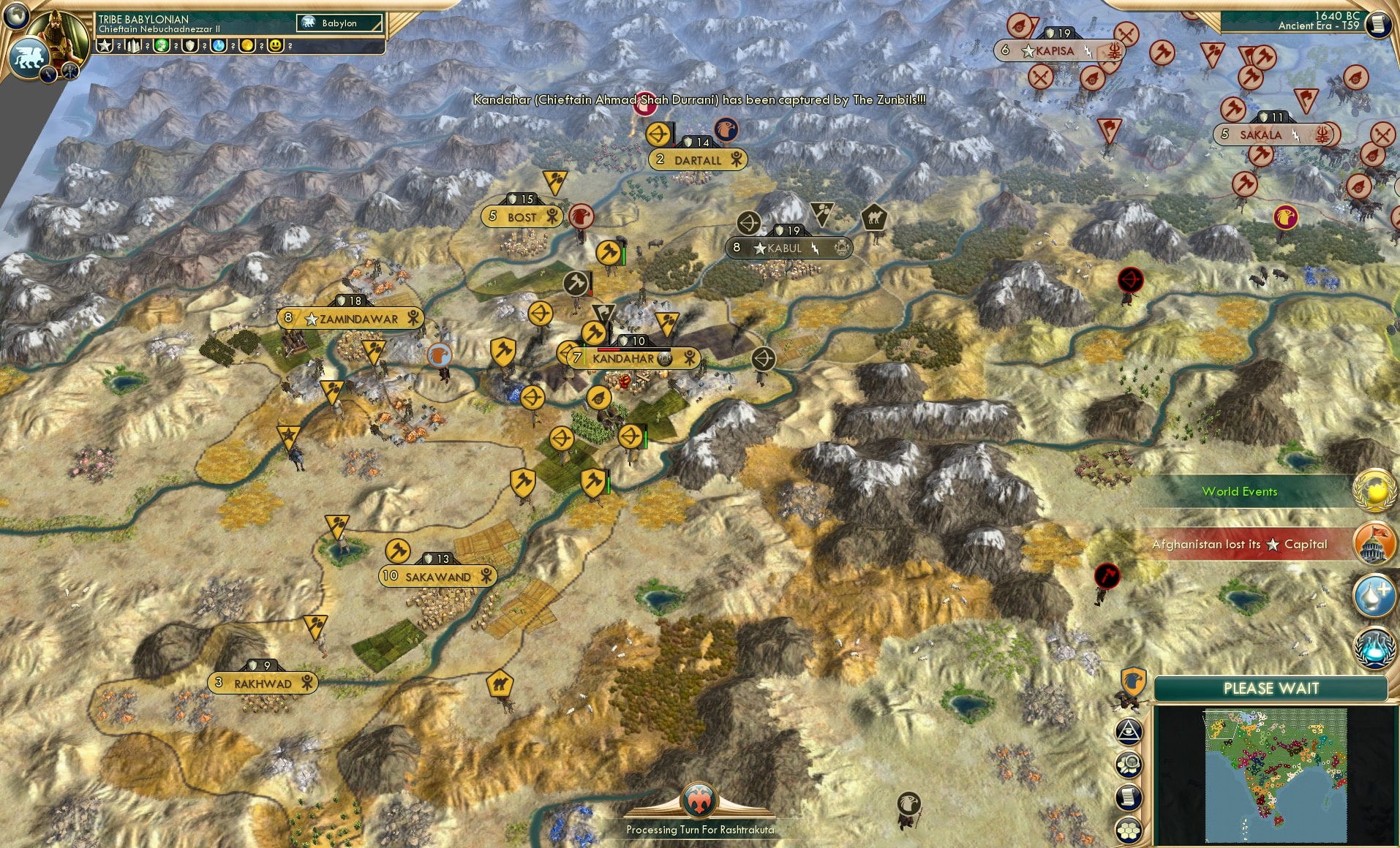Click the science flask icon in the resource bar

click(x=218, y=46)
